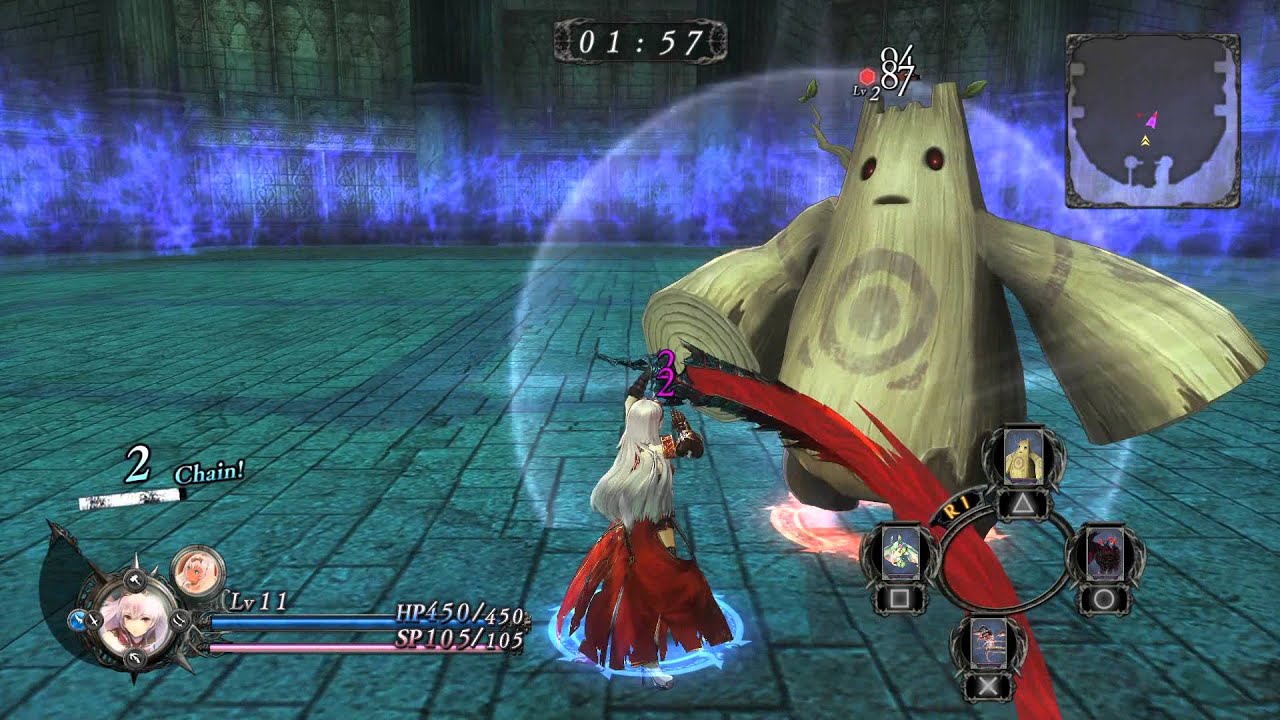
Task: Open the arena minimap
Action: pyautogui.click(x=1152, y=121)
